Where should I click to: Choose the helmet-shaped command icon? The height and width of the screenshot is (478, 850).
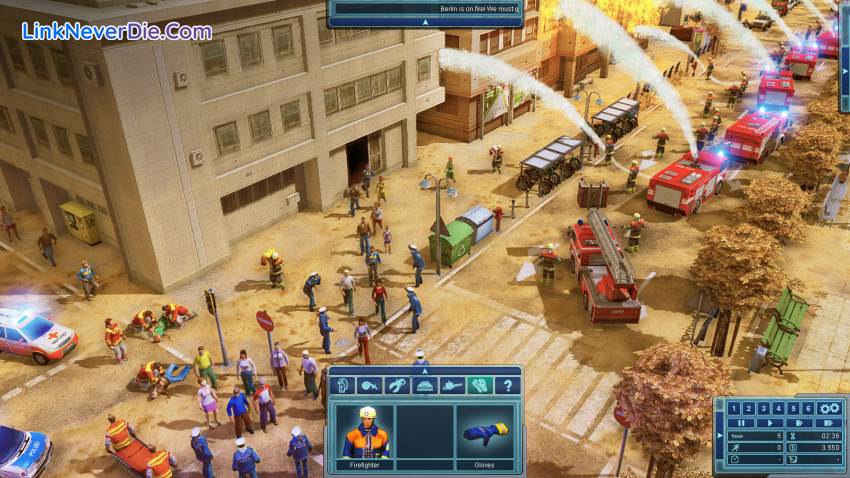pos(425,385)
